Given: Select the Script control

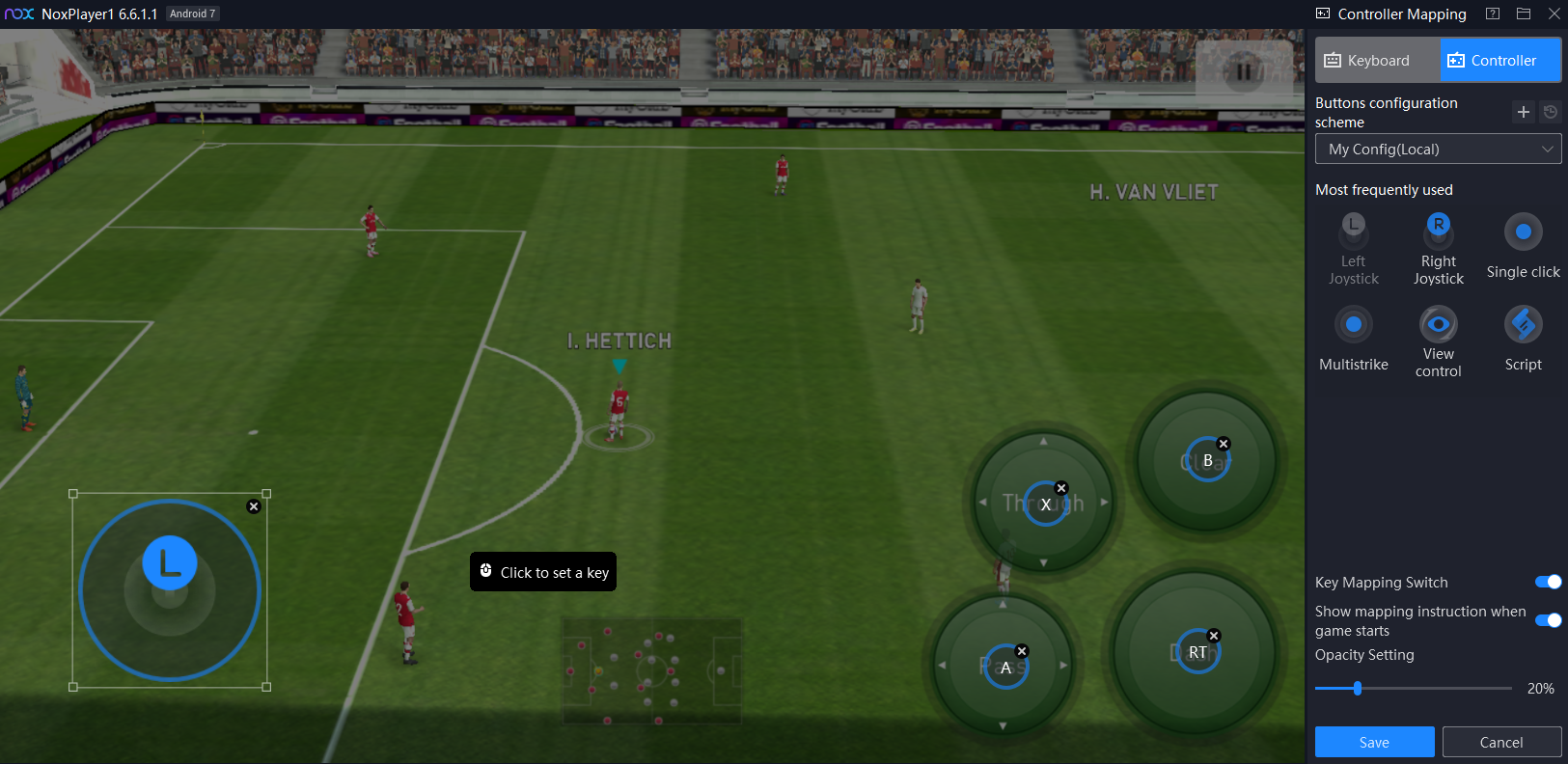Looking at the screenshot, I should click(1523, 339).
